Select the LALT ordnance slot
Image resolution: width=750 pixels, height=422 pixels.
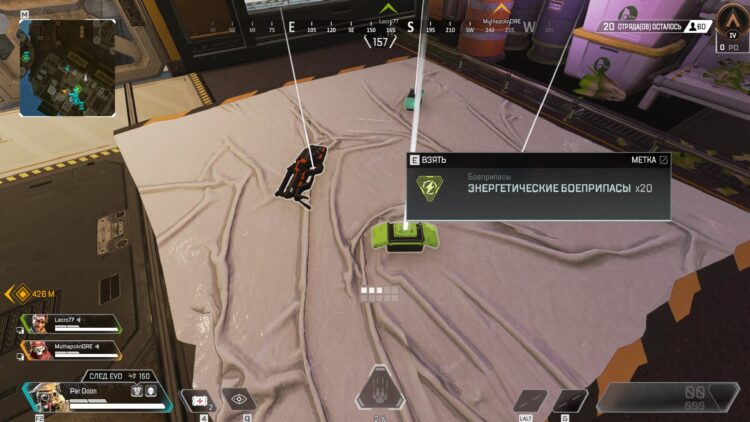(x=528, y=399)
